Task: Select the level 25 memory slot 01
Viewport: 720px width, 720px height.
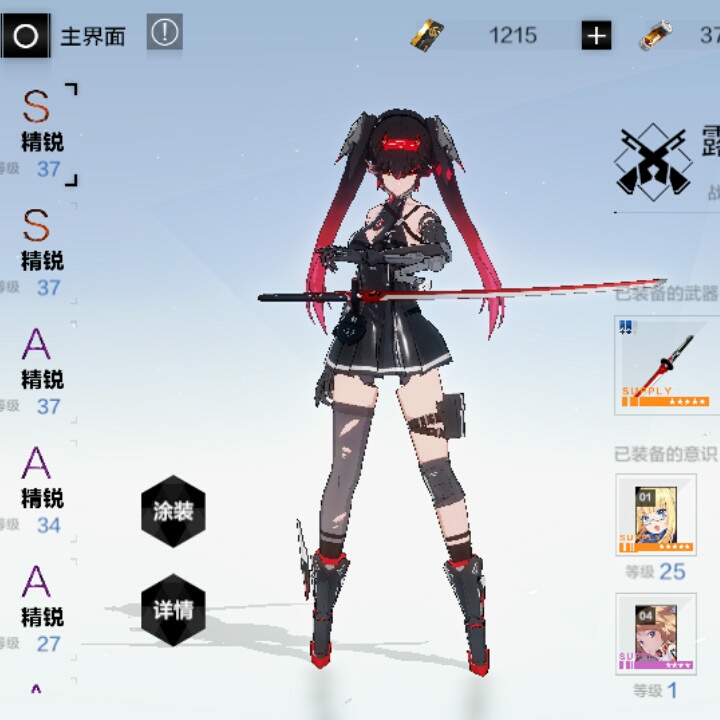Action: click(656, 515)
